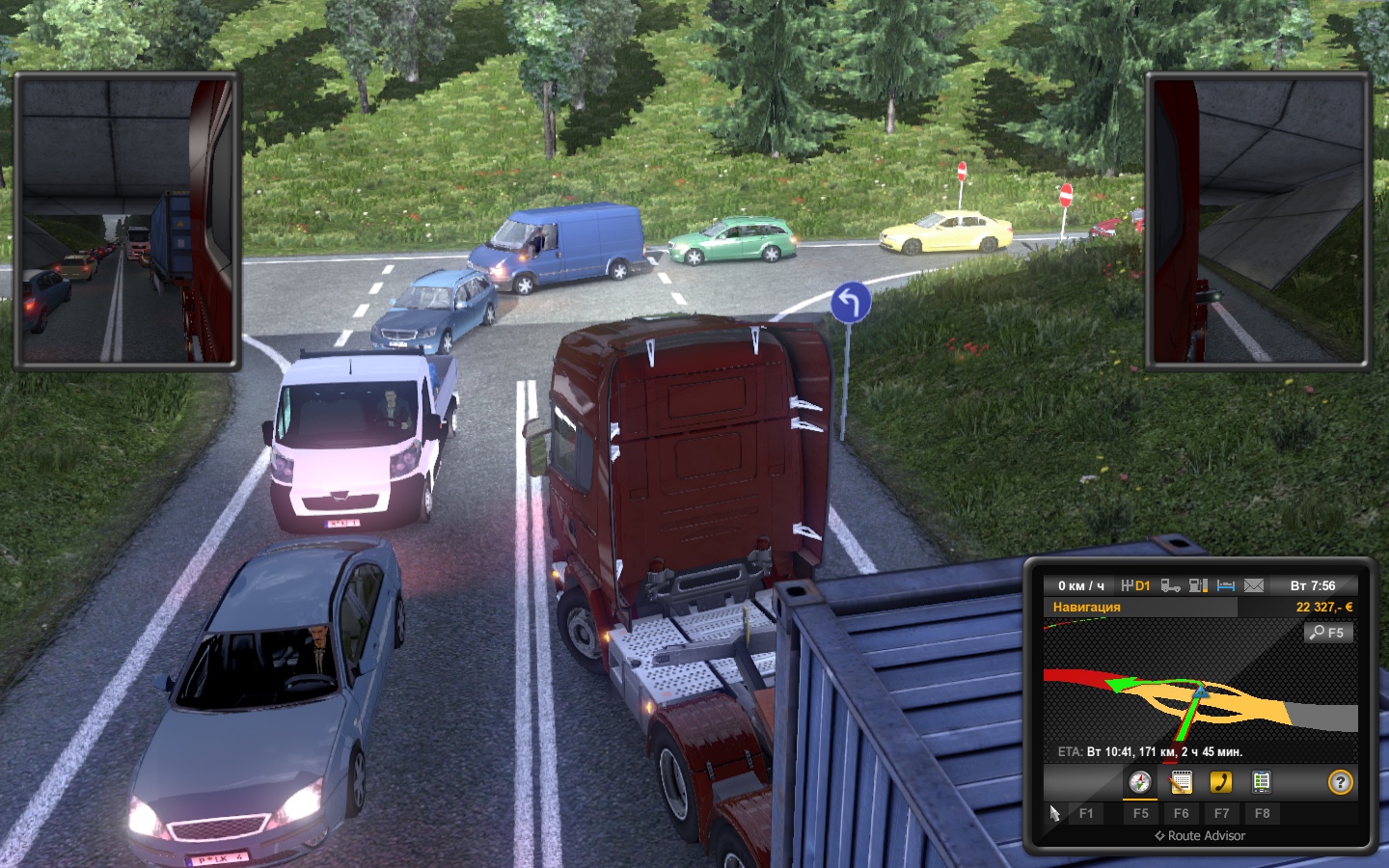The width and height of the screenshot is (1389, 868).
Task: Click the magnifier zoom button on GPS
Action: (x=1327, y=633)
